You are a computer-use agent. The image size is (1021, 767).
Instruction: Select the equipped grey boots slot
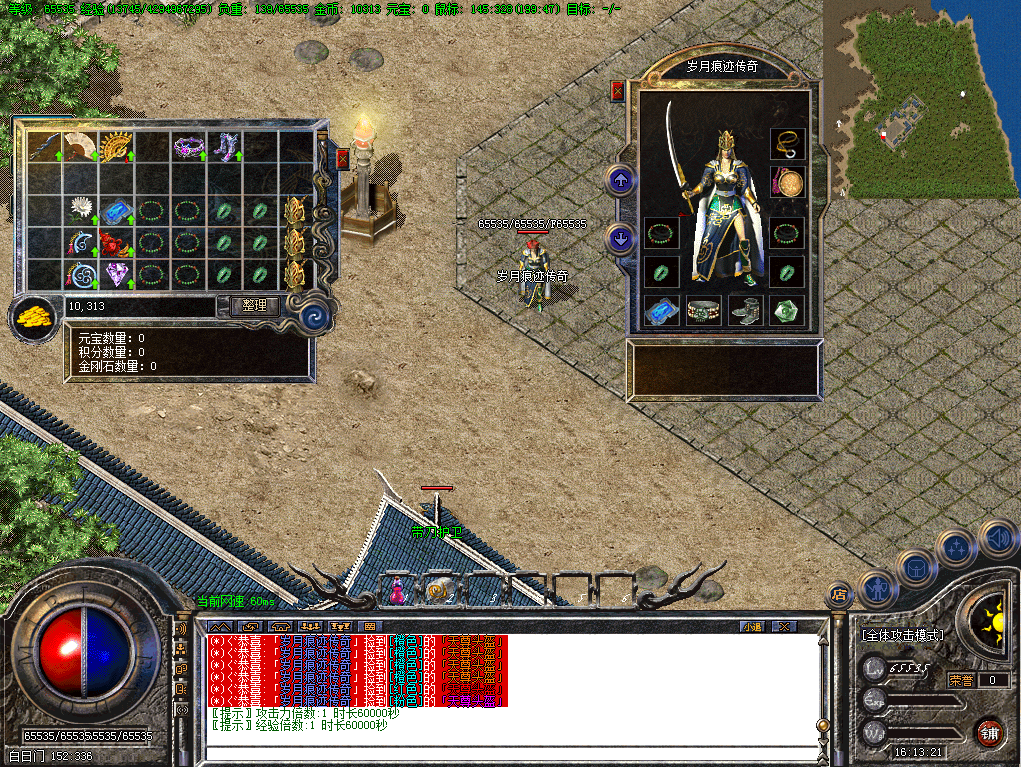(745, 311)
